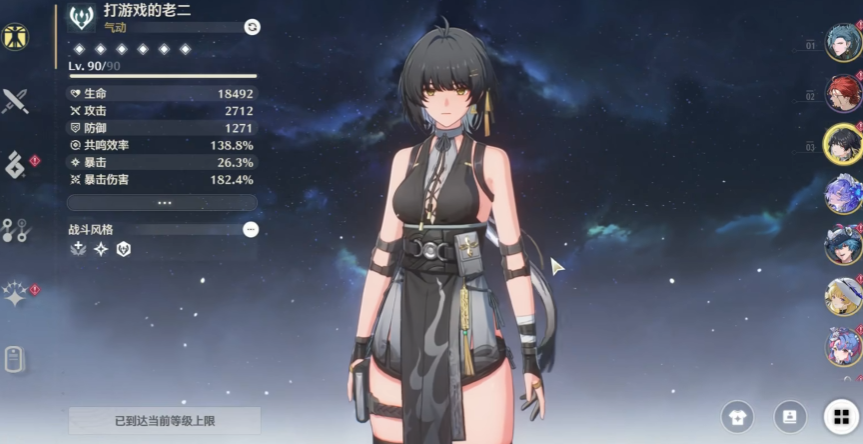
Task: Click the aero element emblem beside the name
Action: click(x=82, y=18)
